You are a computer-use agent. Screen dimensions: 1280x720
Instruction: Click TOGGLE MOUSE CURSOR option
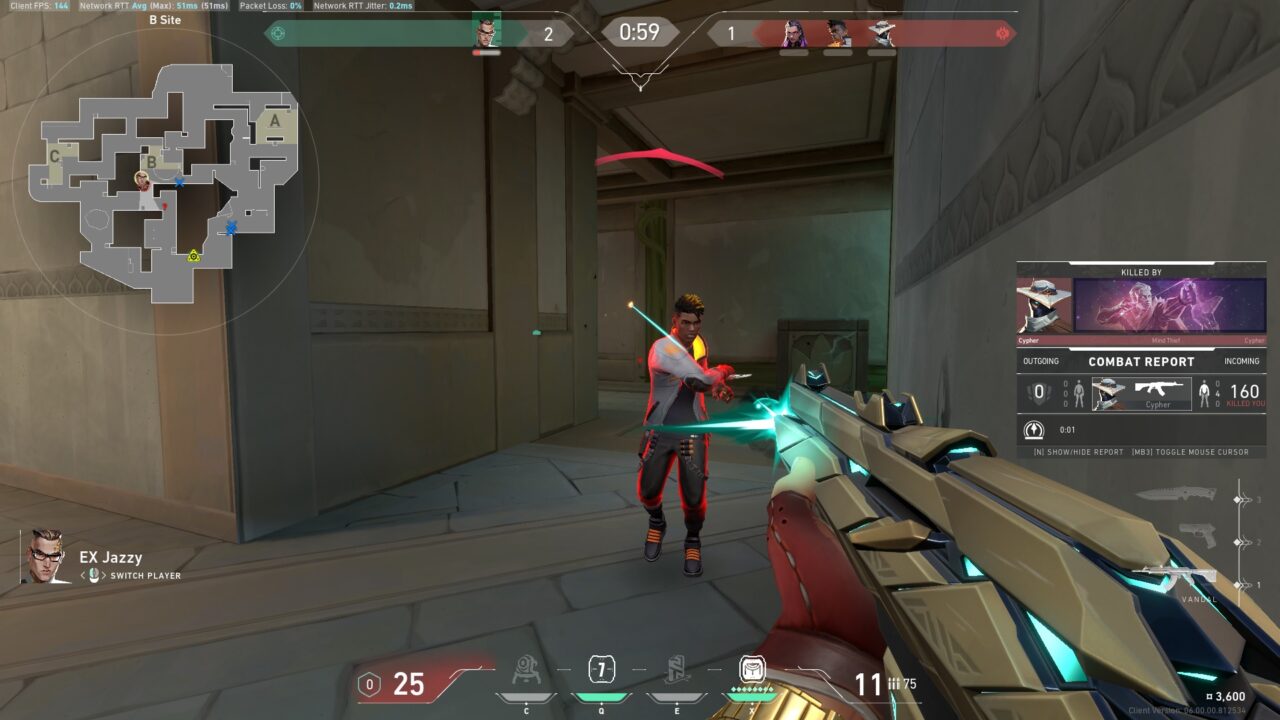(x=1190, y=452)
